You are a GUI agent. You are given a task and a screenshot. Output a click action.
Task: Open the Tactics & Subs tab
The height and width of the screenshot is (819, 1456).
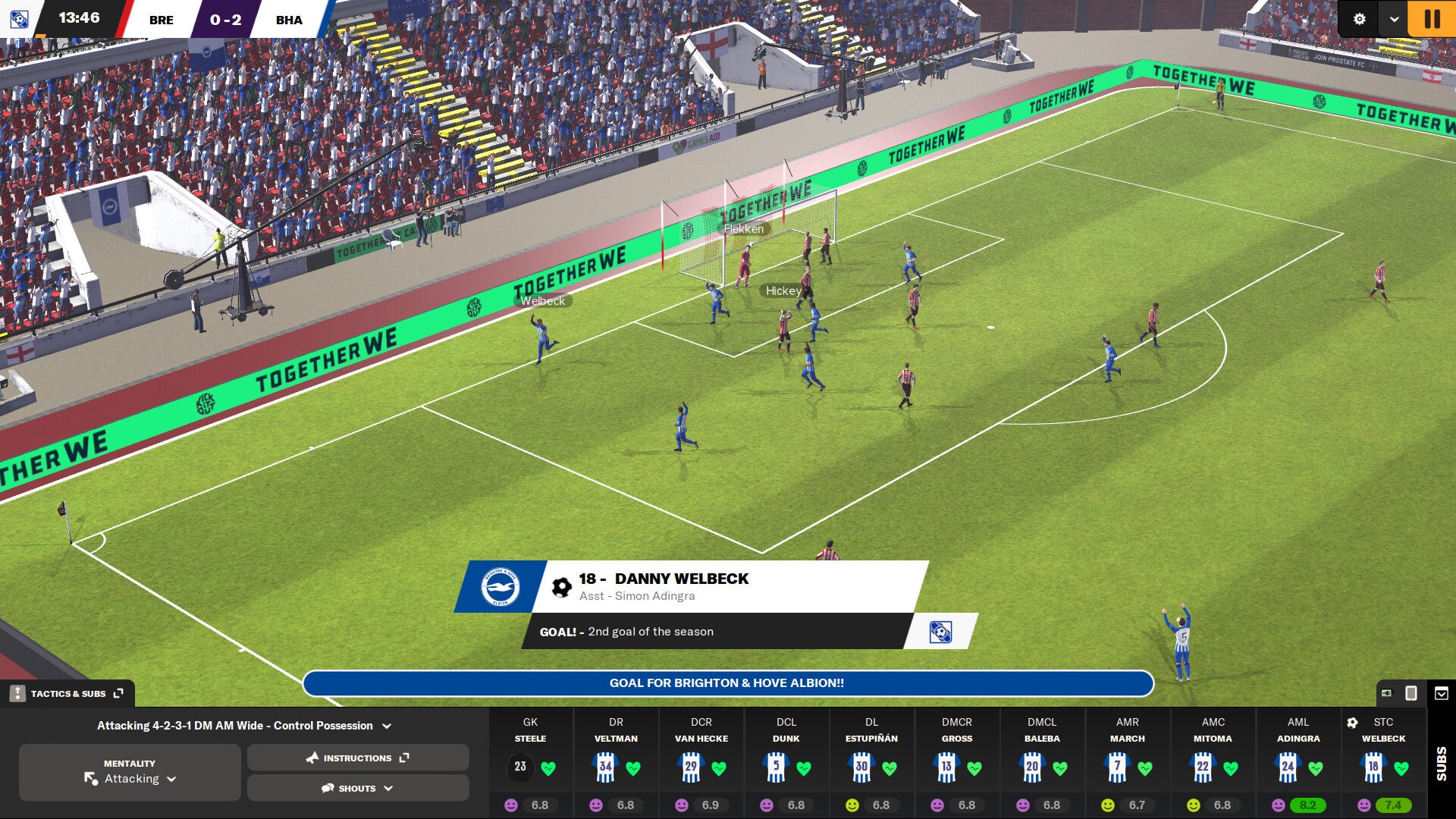click(x=68, y=692)
